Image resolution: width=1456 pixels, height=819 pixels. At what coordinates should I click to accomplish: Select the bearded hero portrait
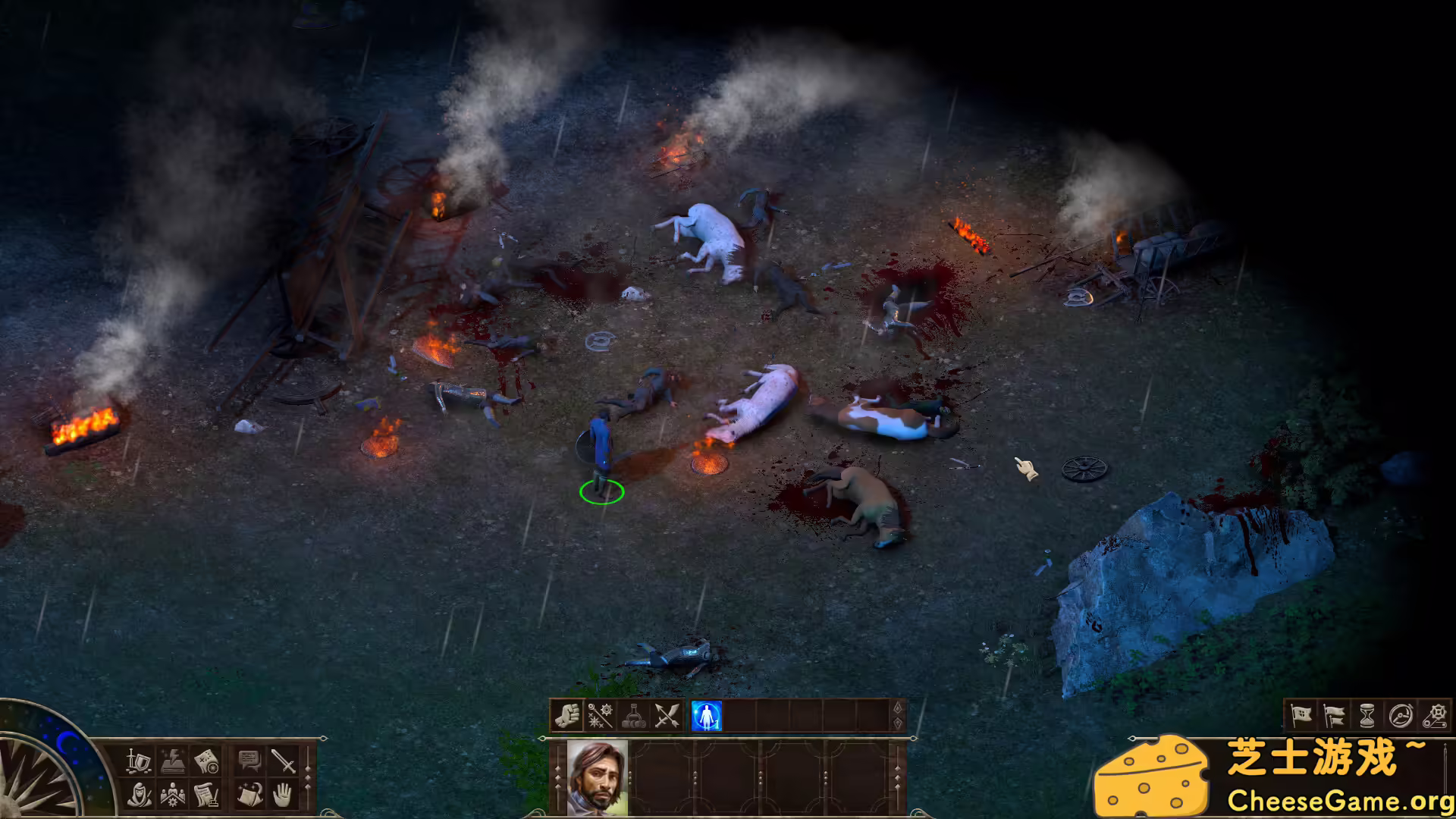click(597, 777)
